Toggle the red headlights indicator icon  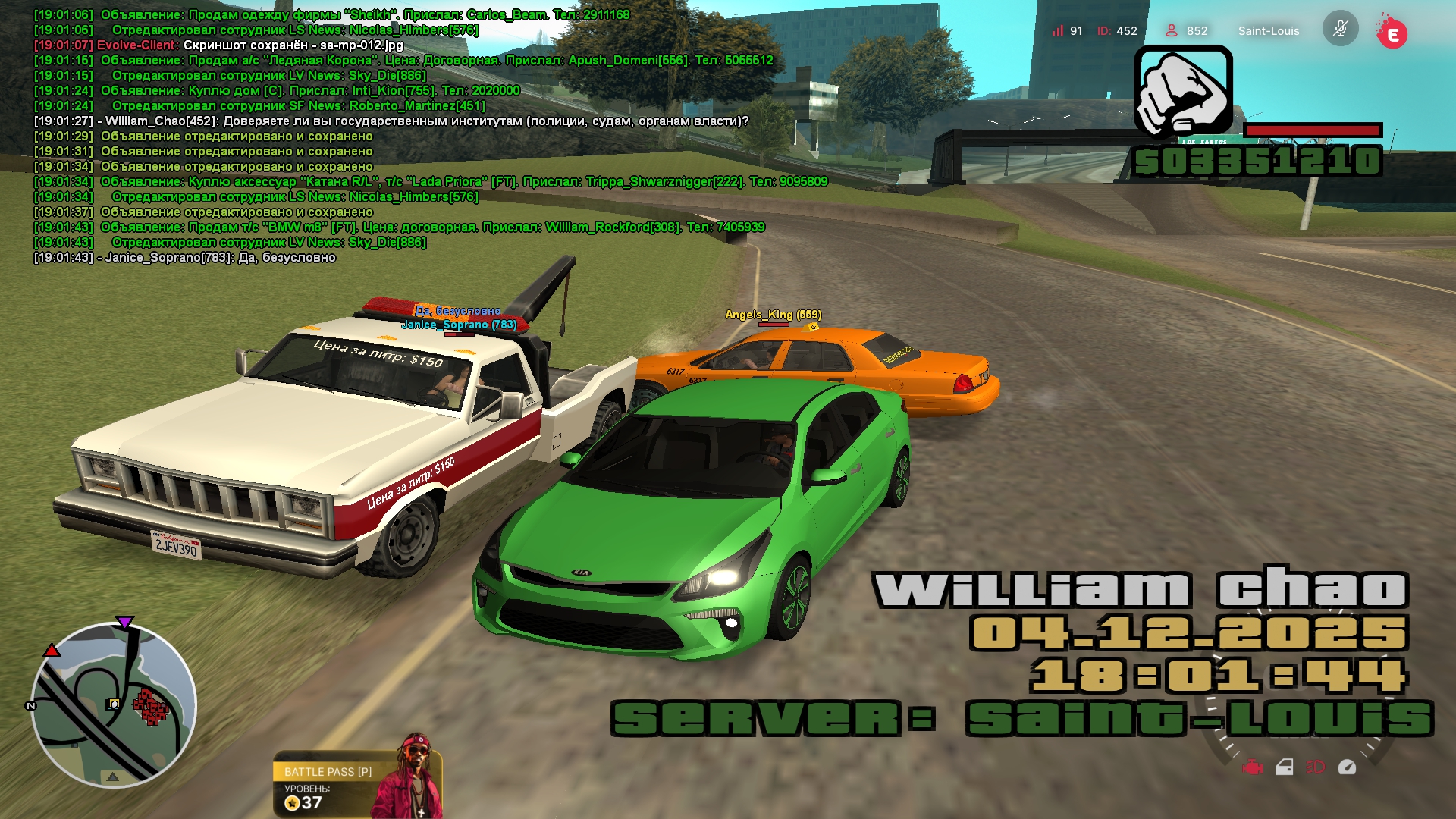coord(1315,767)
